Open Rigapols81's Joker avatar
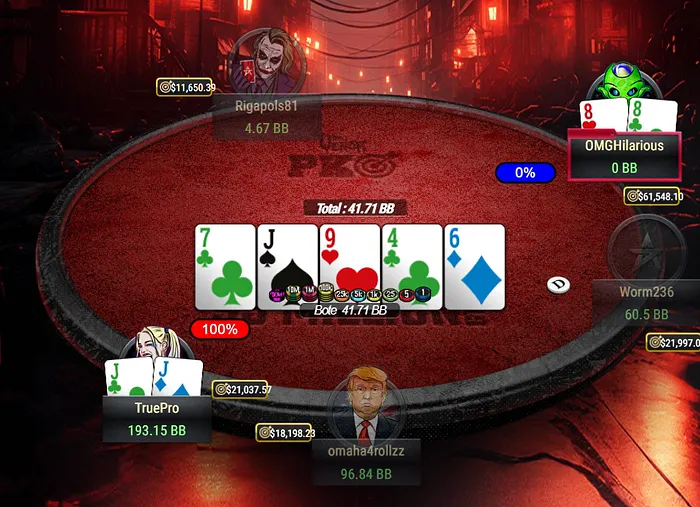This screenshot has width=700, height=507. [x=264, y=60]
